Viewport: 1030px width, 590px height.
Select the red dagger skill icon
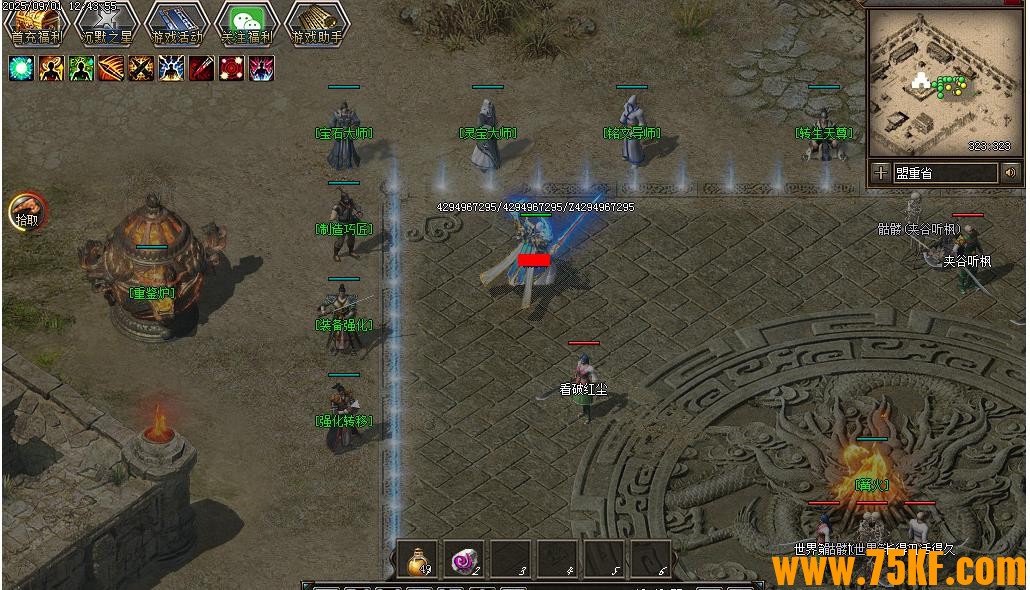tap(201, 68)
